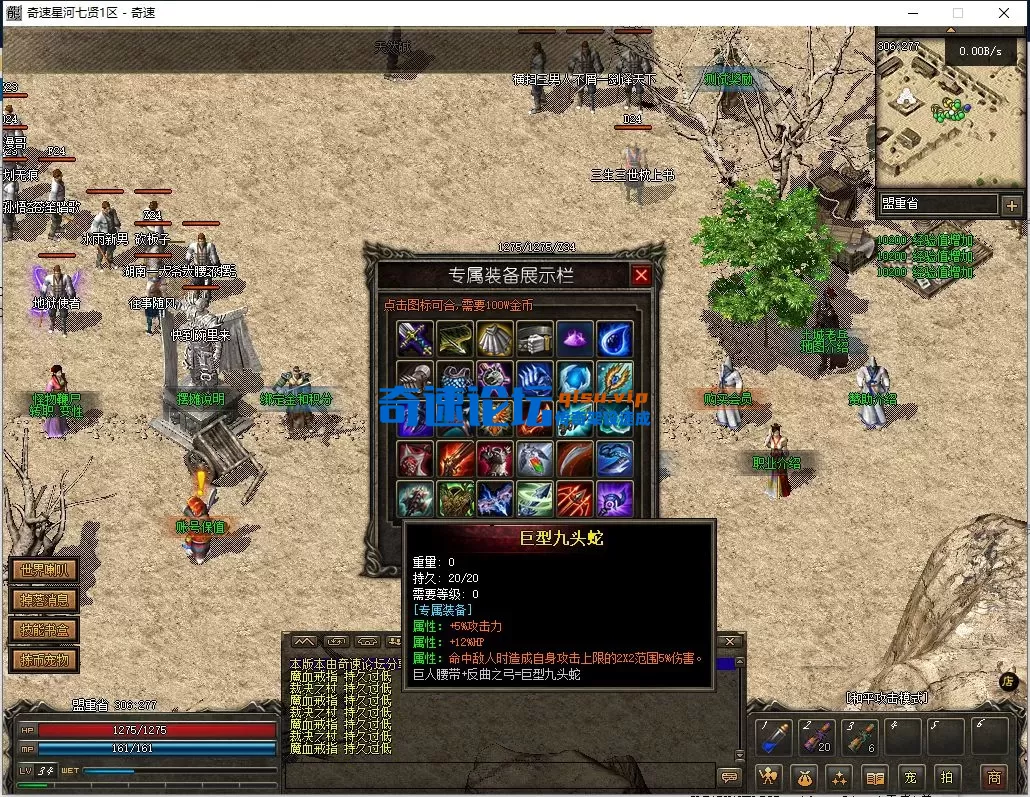Open the open-book journal icon
This screenshot has height=797, width=1030.
pyautogui.click(x=875, y=777)
